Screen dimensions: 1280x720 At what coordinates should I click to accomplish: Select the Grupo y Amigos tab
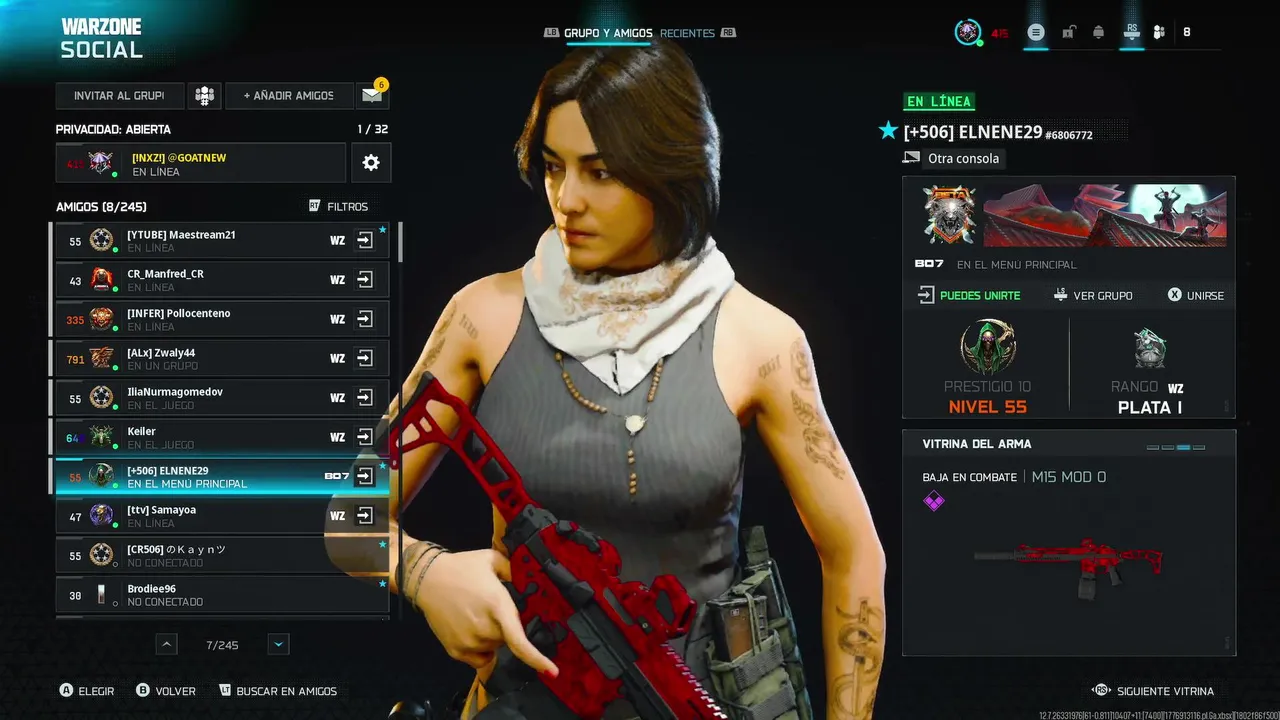click(607, 33)
